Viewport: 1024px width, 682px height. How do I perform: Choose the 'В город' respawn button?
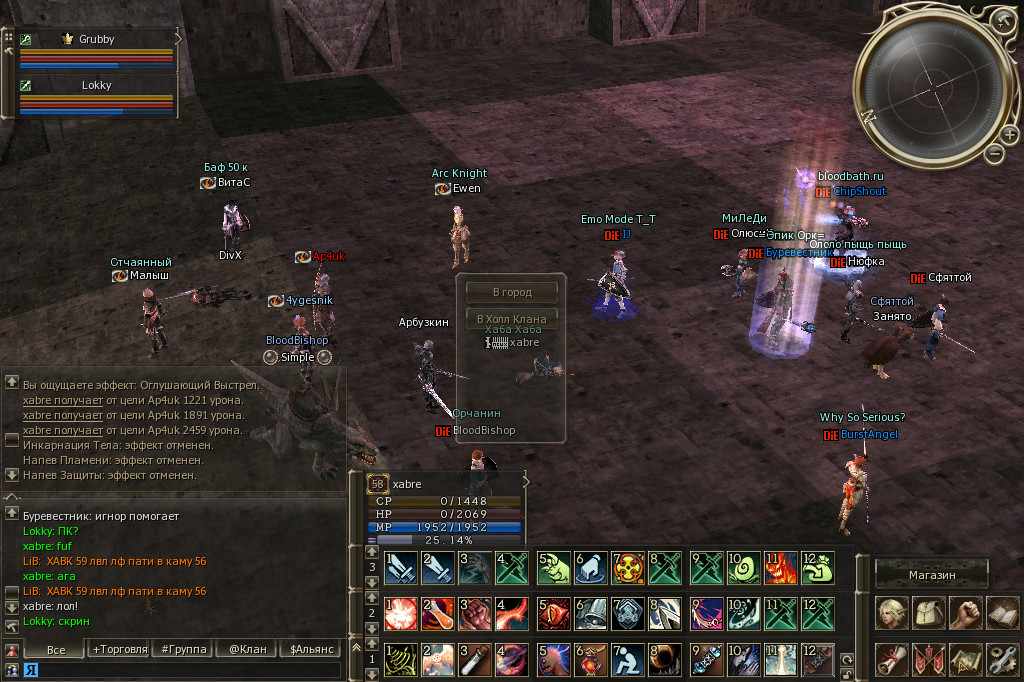511,293
